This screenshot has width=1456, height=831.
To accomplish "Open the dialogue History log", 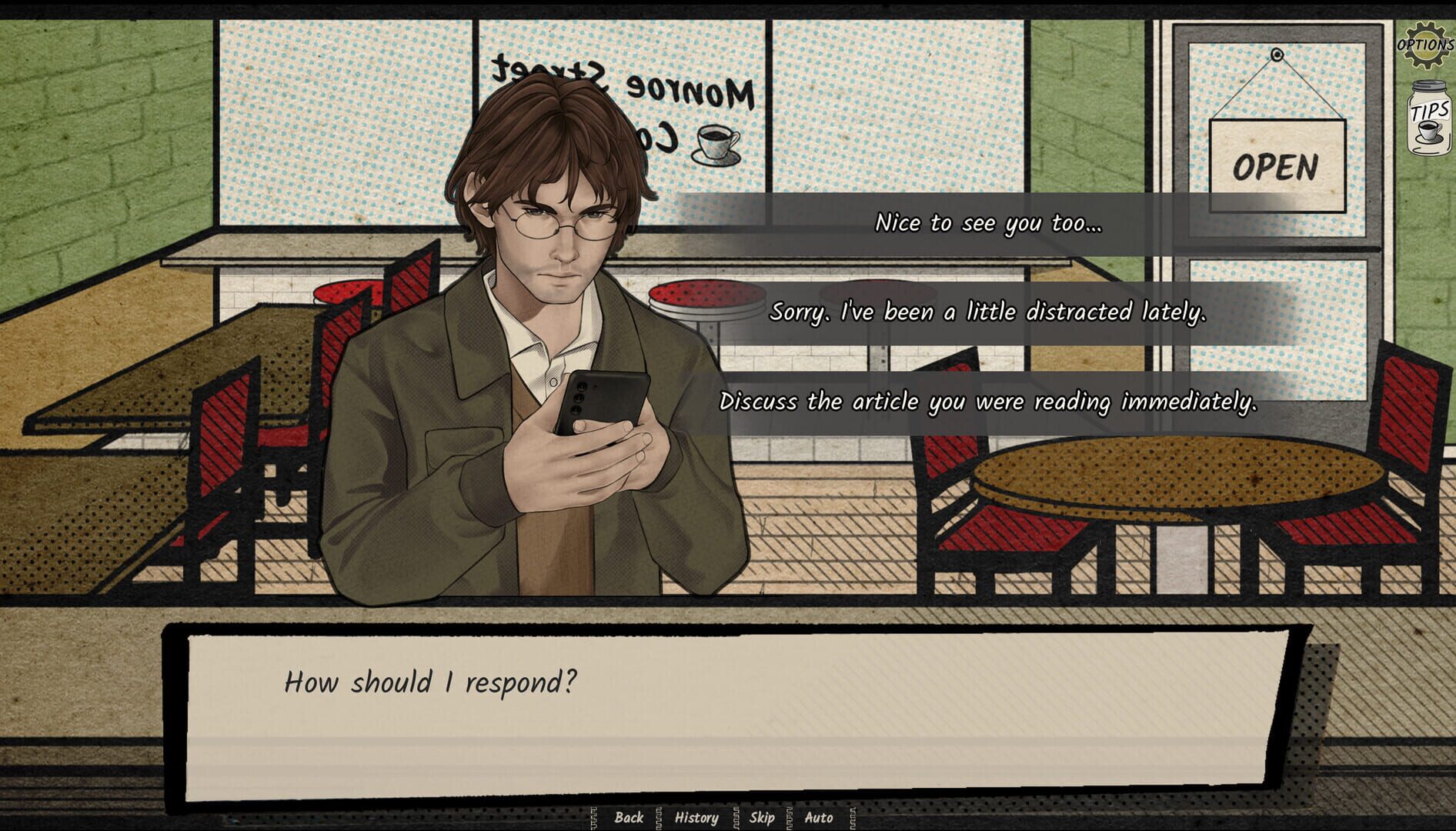I will tap(696, 818).
